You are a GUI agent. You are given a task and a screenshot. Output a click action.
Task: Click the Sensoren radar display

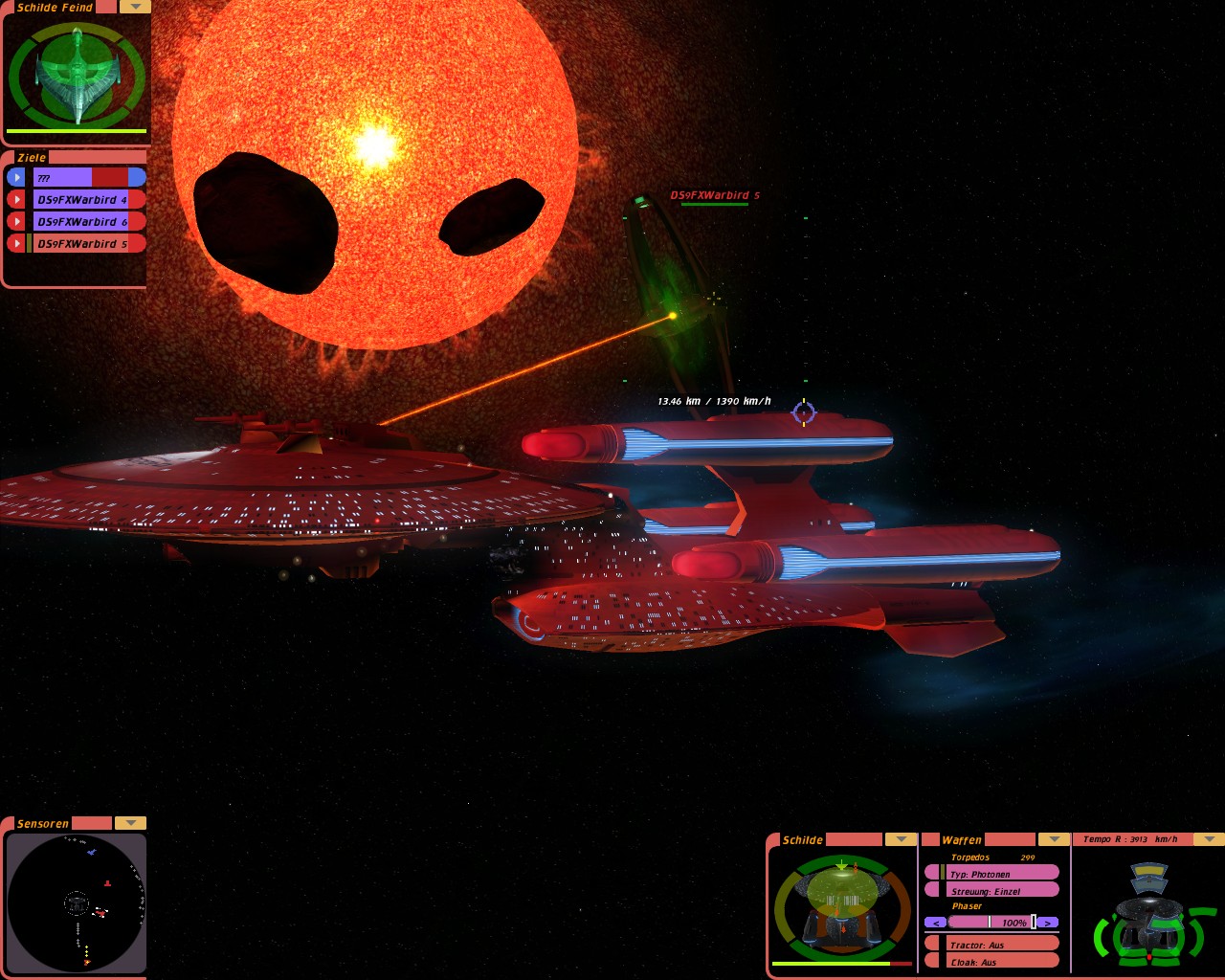pyautogui.click(x=77, y=902)
